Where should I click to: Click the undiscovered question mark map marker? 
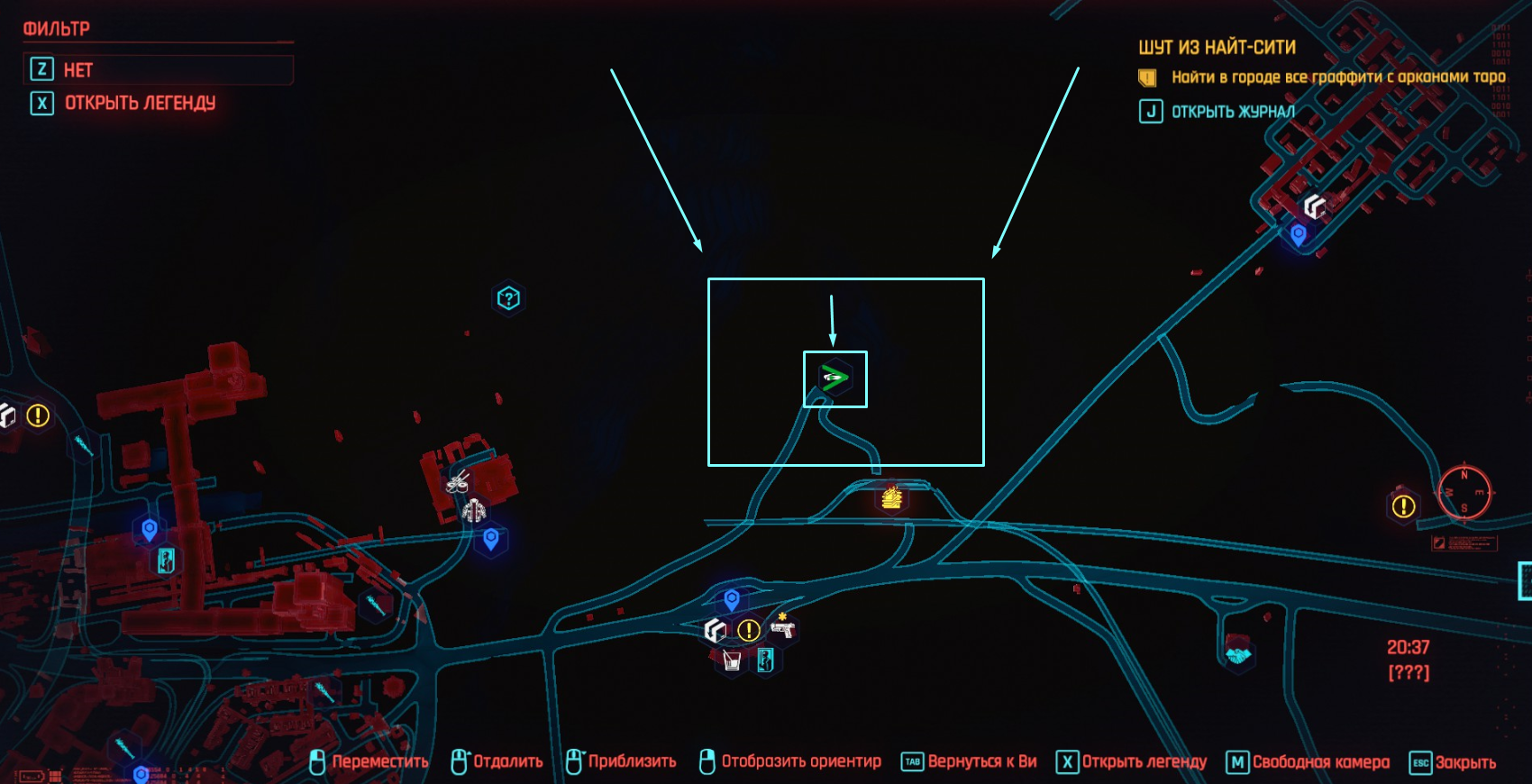pos(508,298)
